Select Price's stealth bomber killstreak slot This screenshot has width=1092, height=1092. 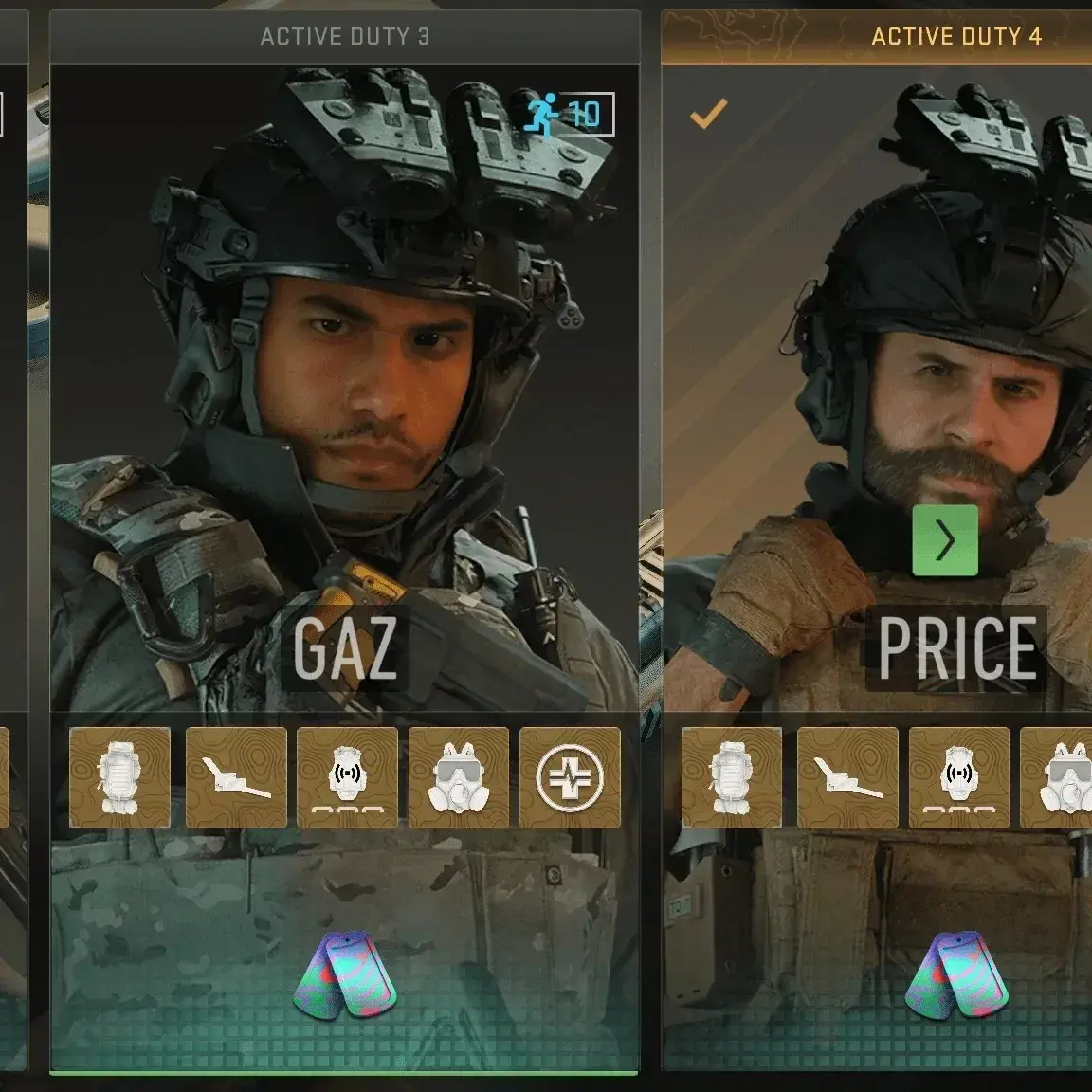847,777
